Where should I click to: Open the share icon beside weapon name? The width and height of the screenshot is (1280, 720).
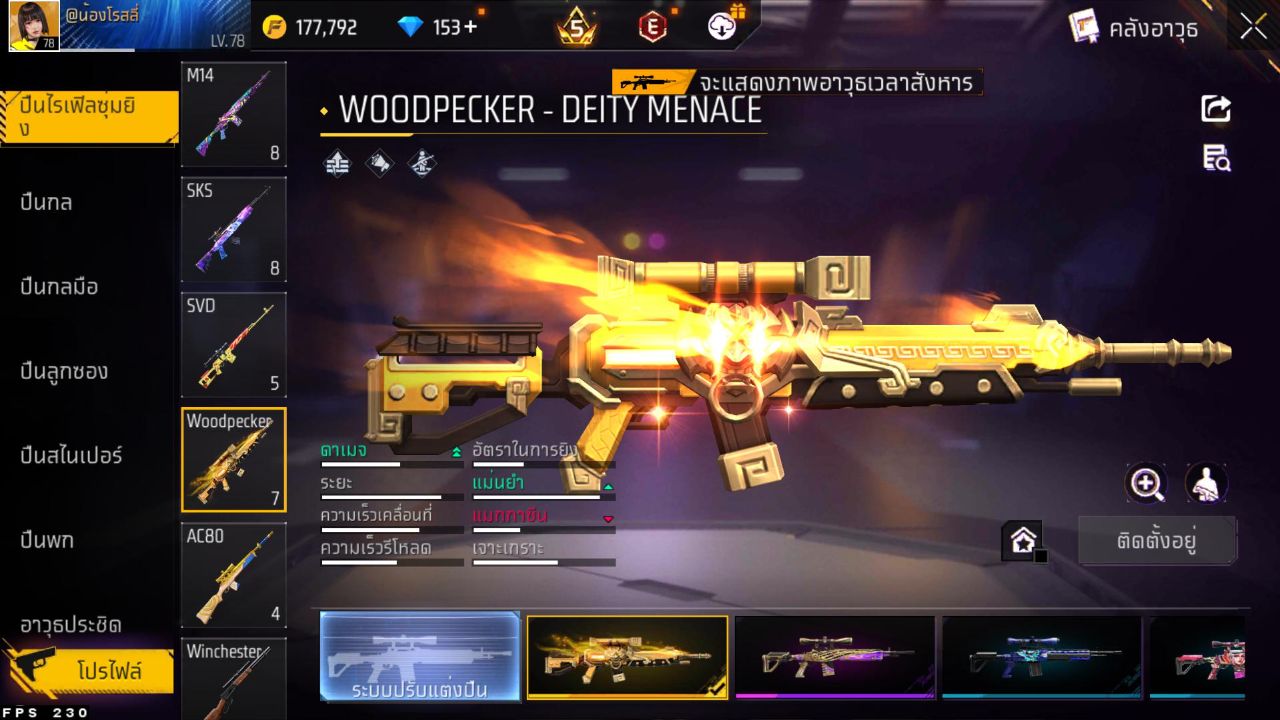[1216, 109]
